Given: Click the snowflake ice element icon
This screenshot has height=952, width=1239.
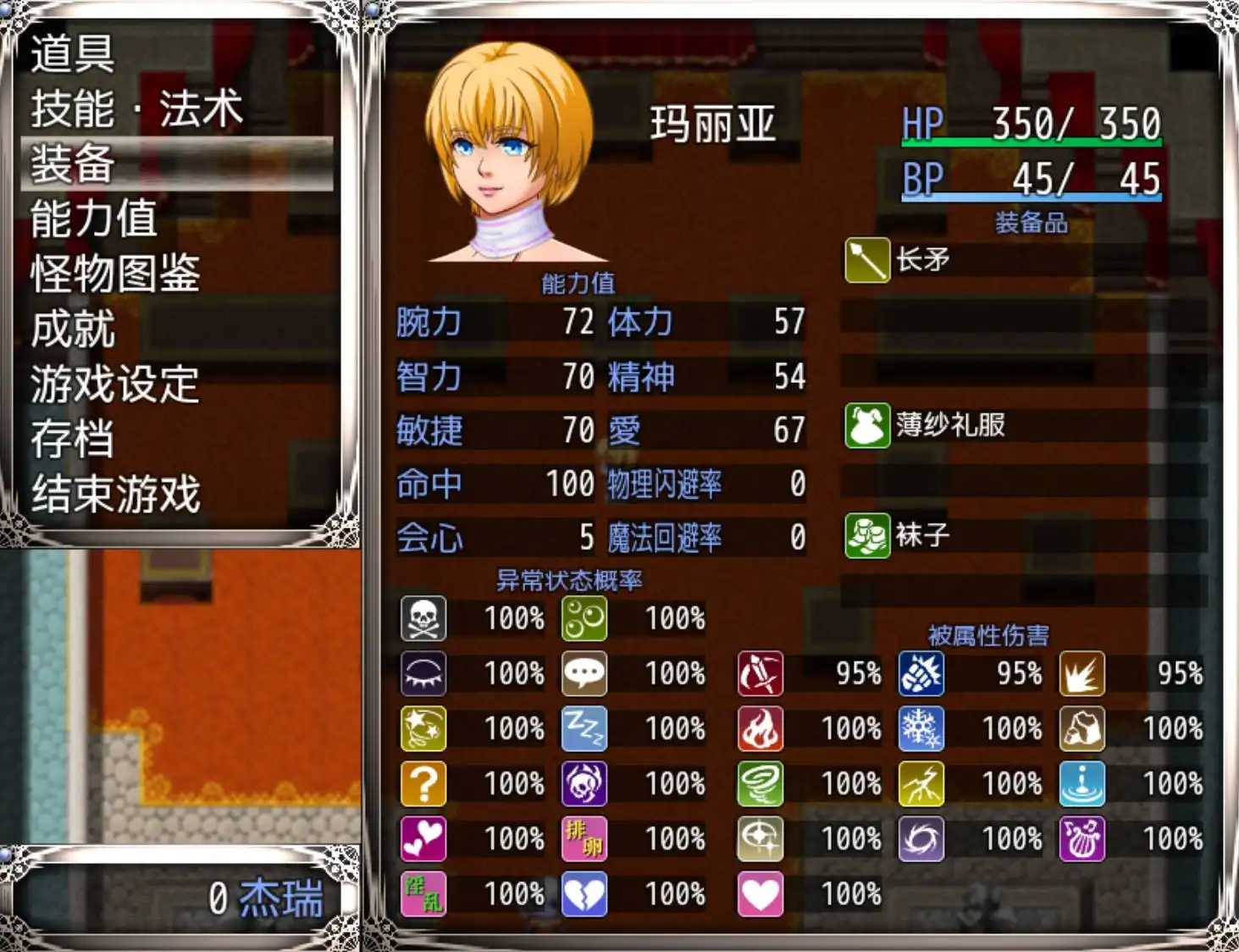Looking at the screenshot, I should [x=921, y=728].
